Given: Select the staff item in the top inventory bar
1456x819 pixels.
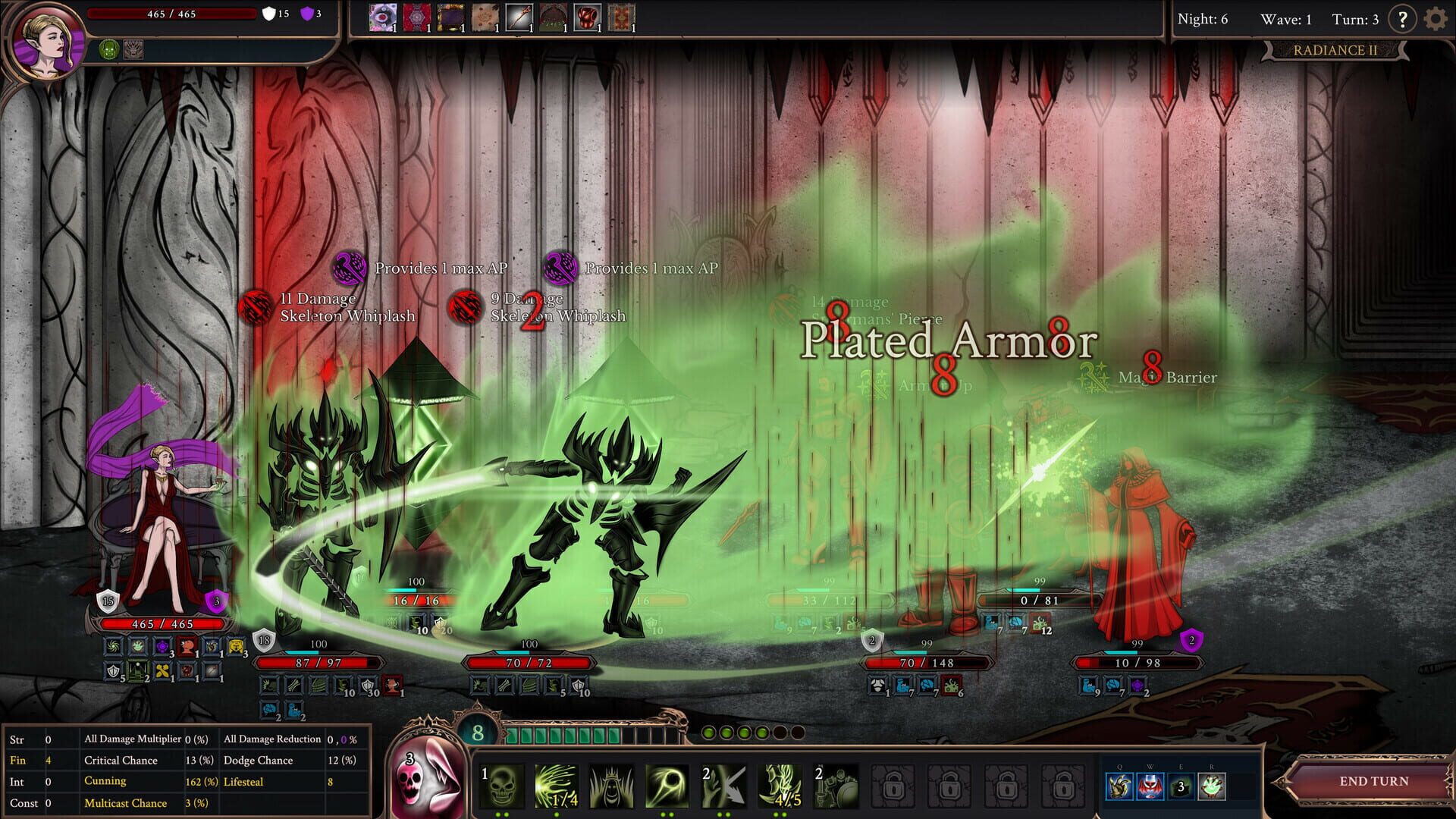Looking at the screenshot, I should 520,16.
